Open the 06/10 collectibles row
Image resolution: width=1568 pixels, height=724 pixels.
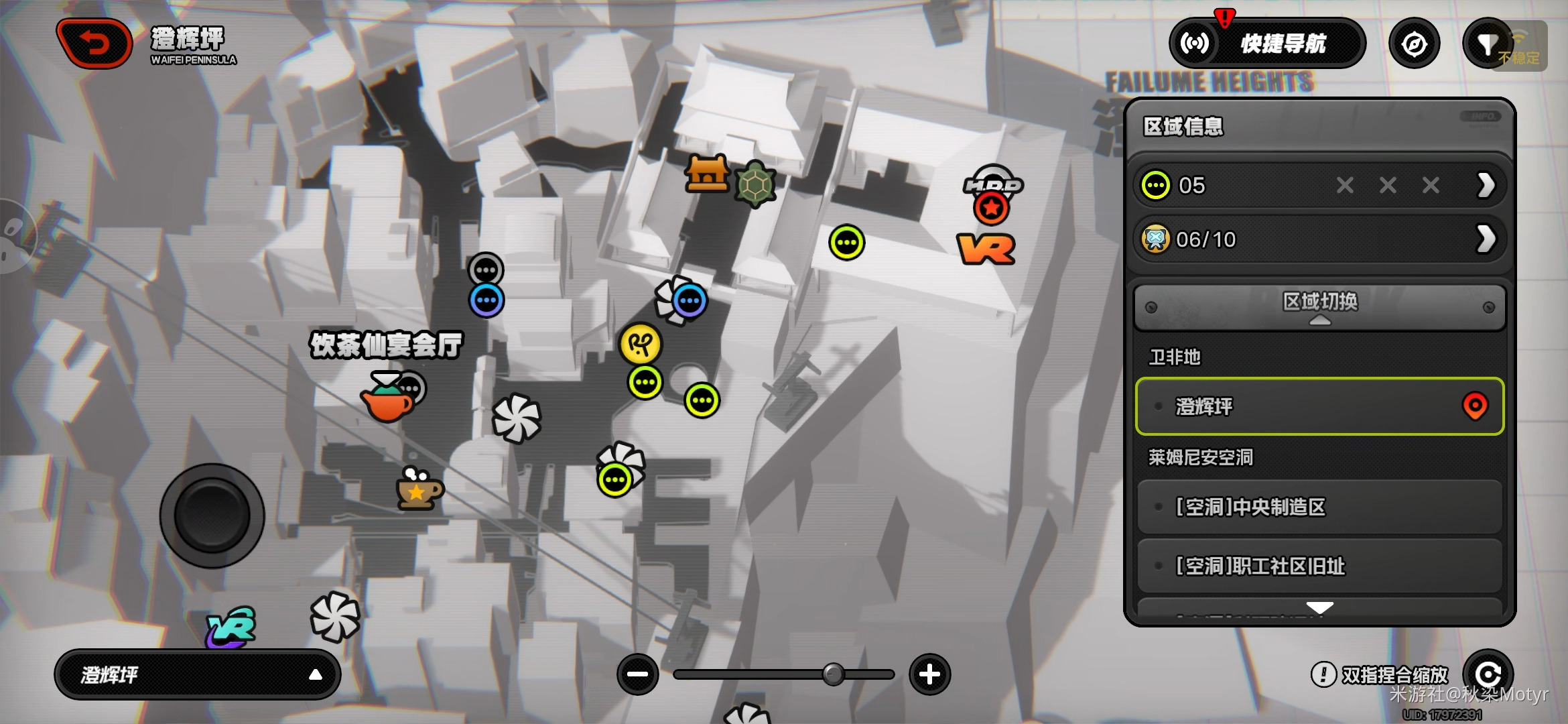1485,239
